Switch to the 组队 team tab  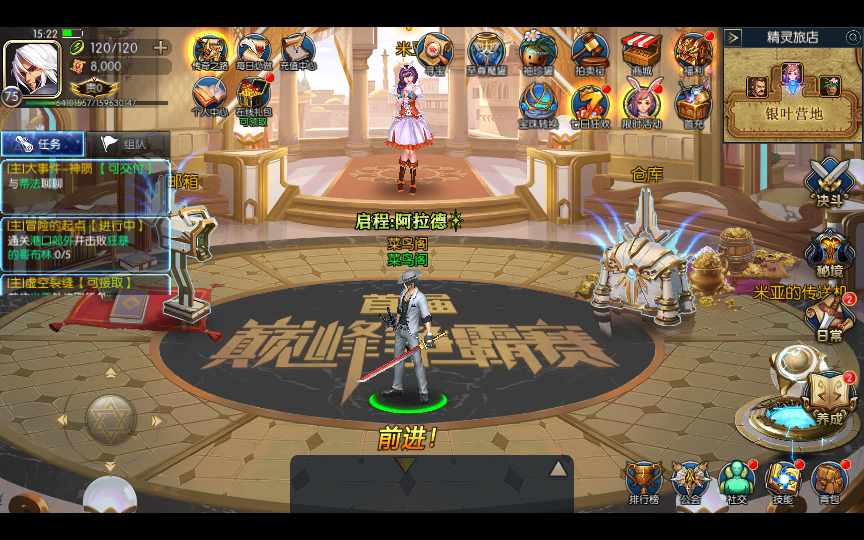[127, 143]
